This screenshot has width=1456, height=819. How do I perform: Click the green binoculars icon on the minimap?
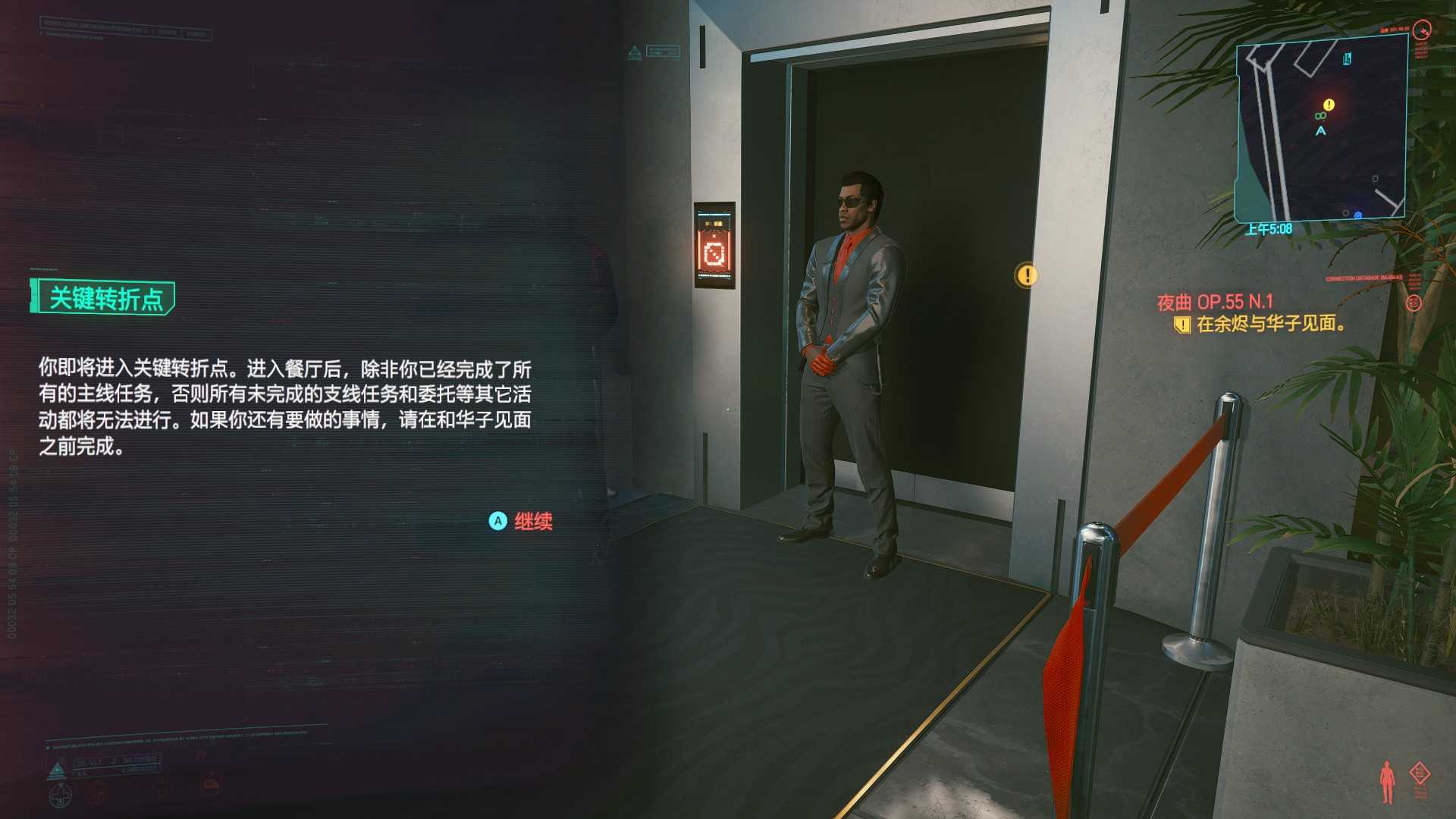(1319, 115)
